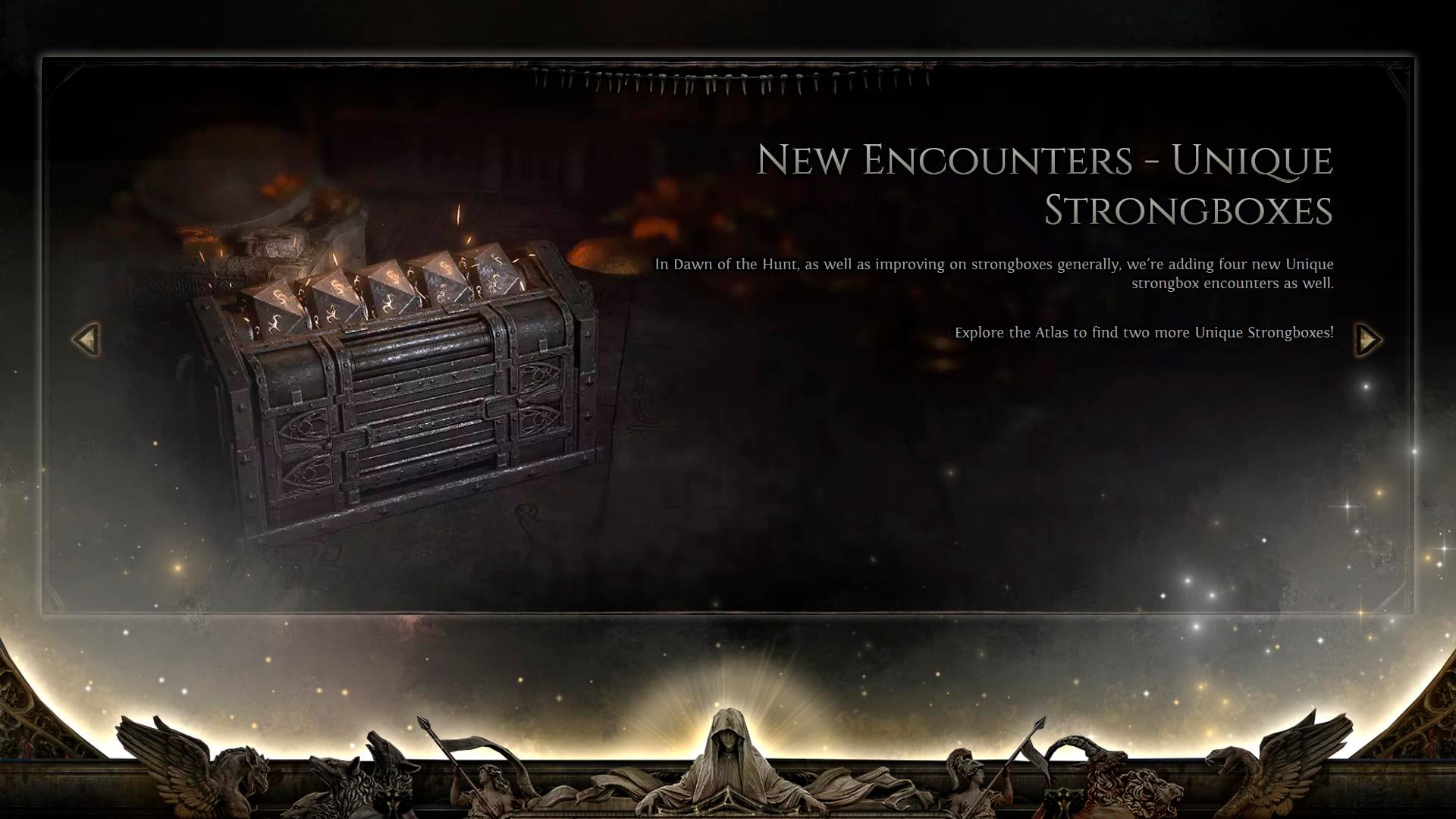
Task: Go back to the previous announcement slide
Action: click(x=86, y=339)
